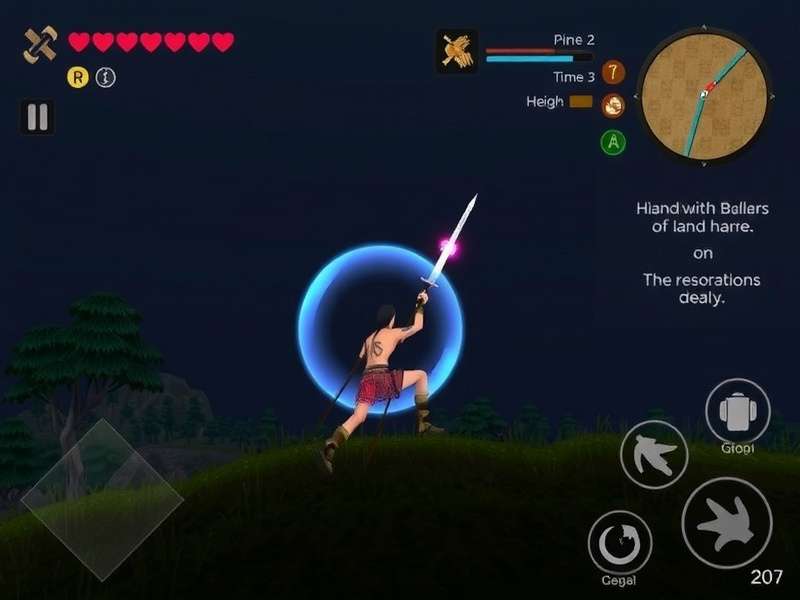800x600 pixels.
Task: Tap the crossed hammers icon beside the hearts
Action: pos(41,43)
